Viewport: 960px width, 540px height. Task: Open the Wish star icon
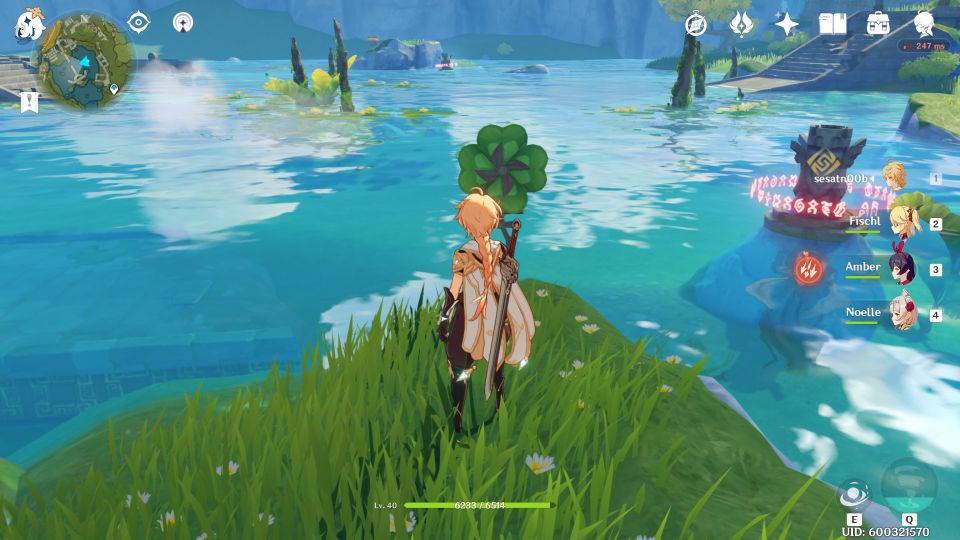[787, 24]
